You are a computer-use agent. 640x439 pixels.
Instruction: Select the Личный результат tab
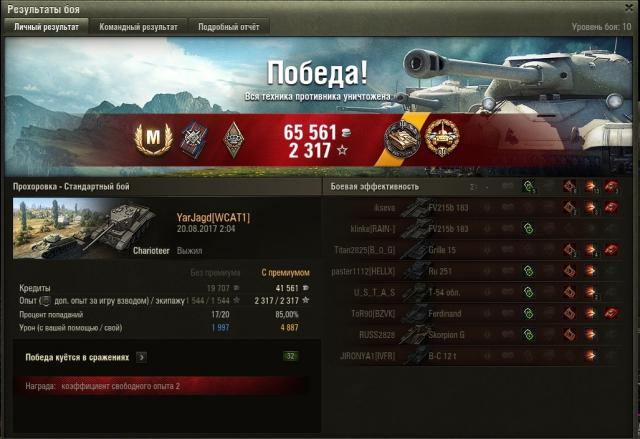(46, 27)
